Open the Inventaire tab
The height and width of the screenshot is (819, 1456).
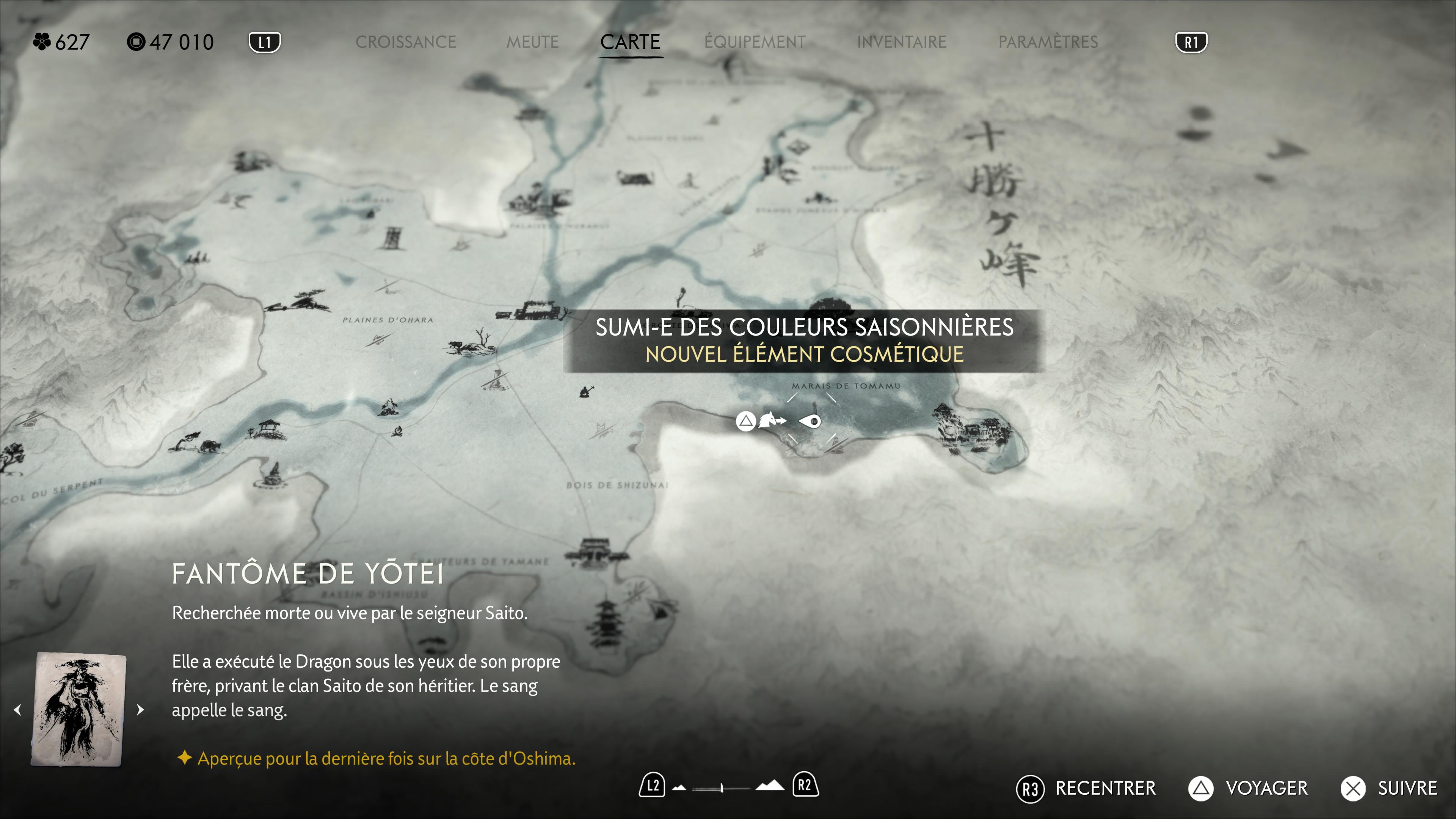coord(902,42)
